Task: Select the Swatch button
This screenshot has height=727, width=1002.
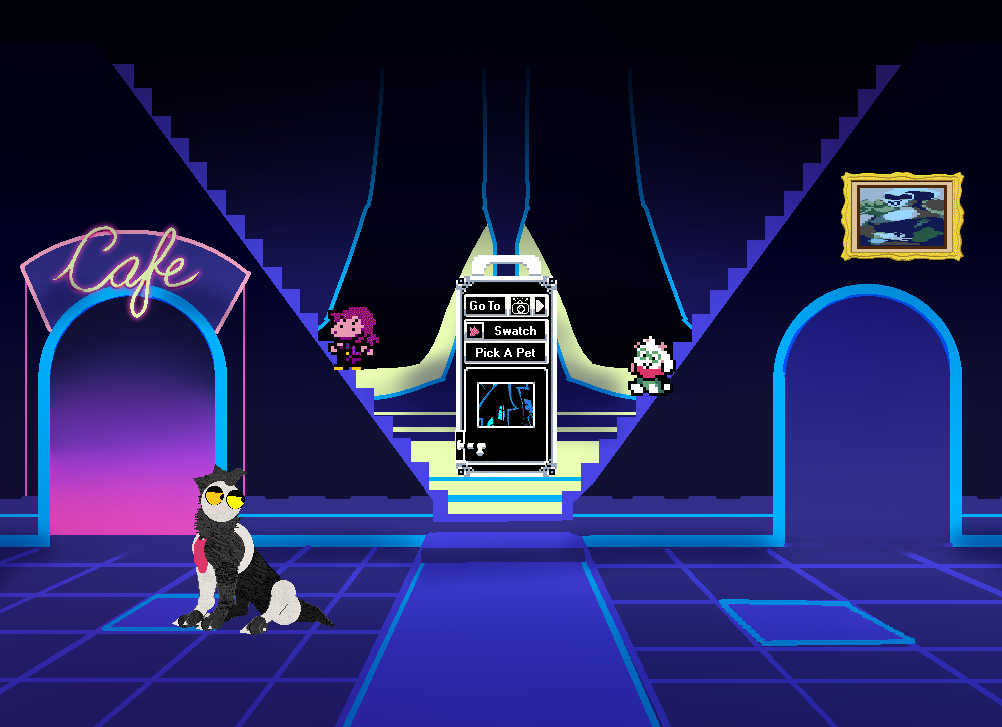Action: coord(515,330)
